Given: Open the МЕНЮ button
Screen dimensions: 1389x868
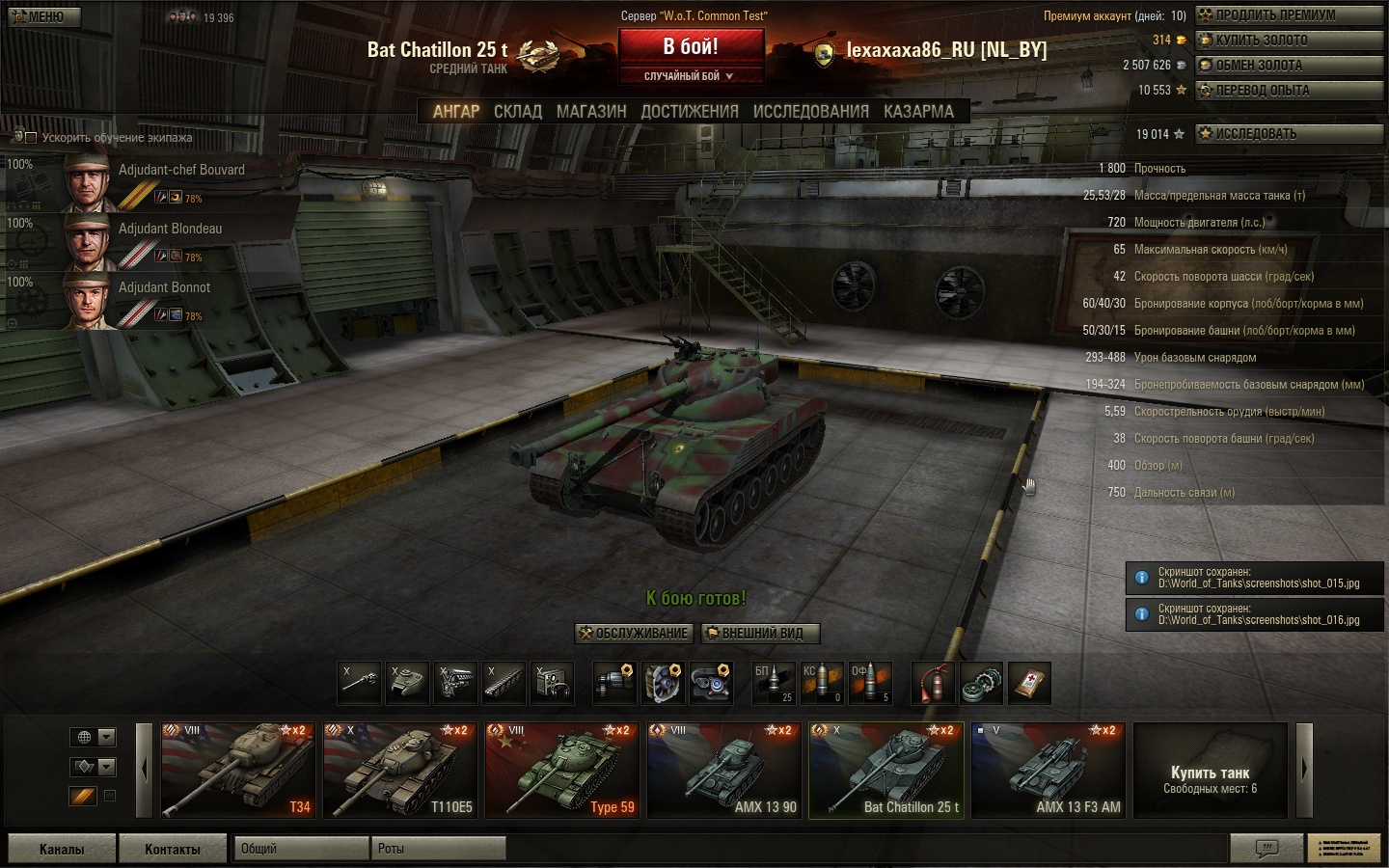Looking at the screenshot, I should click(44, 16).
